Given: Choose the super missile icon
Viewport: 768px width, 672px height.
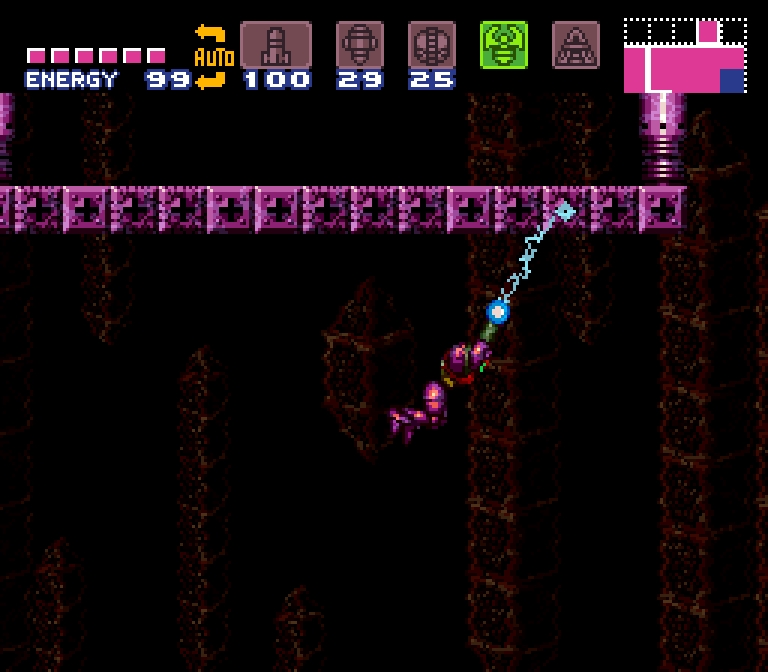Looking at the screenshot, I should (x=359, y=45).
